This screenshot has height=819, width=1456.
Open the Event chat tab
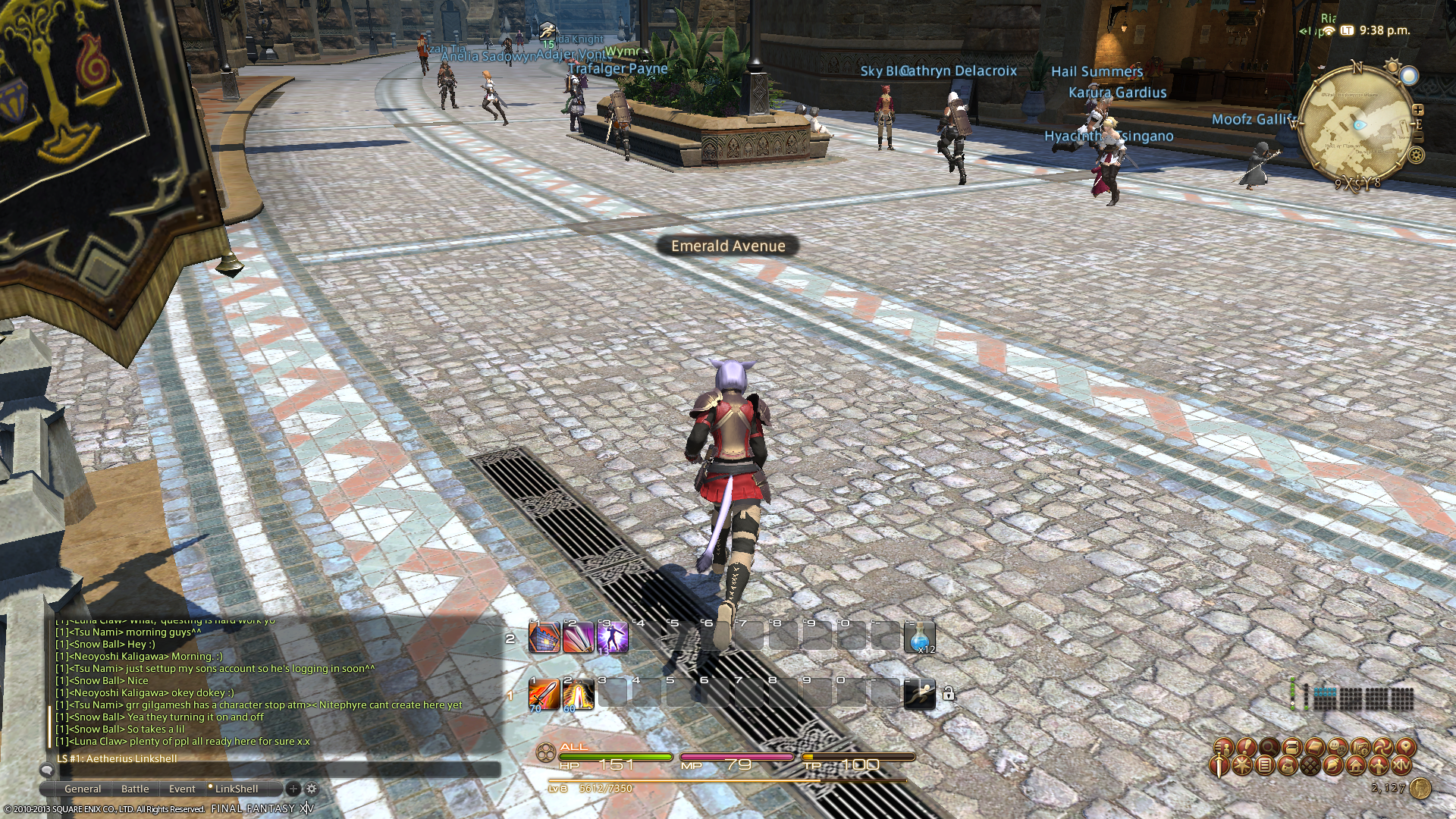(182, 789)
